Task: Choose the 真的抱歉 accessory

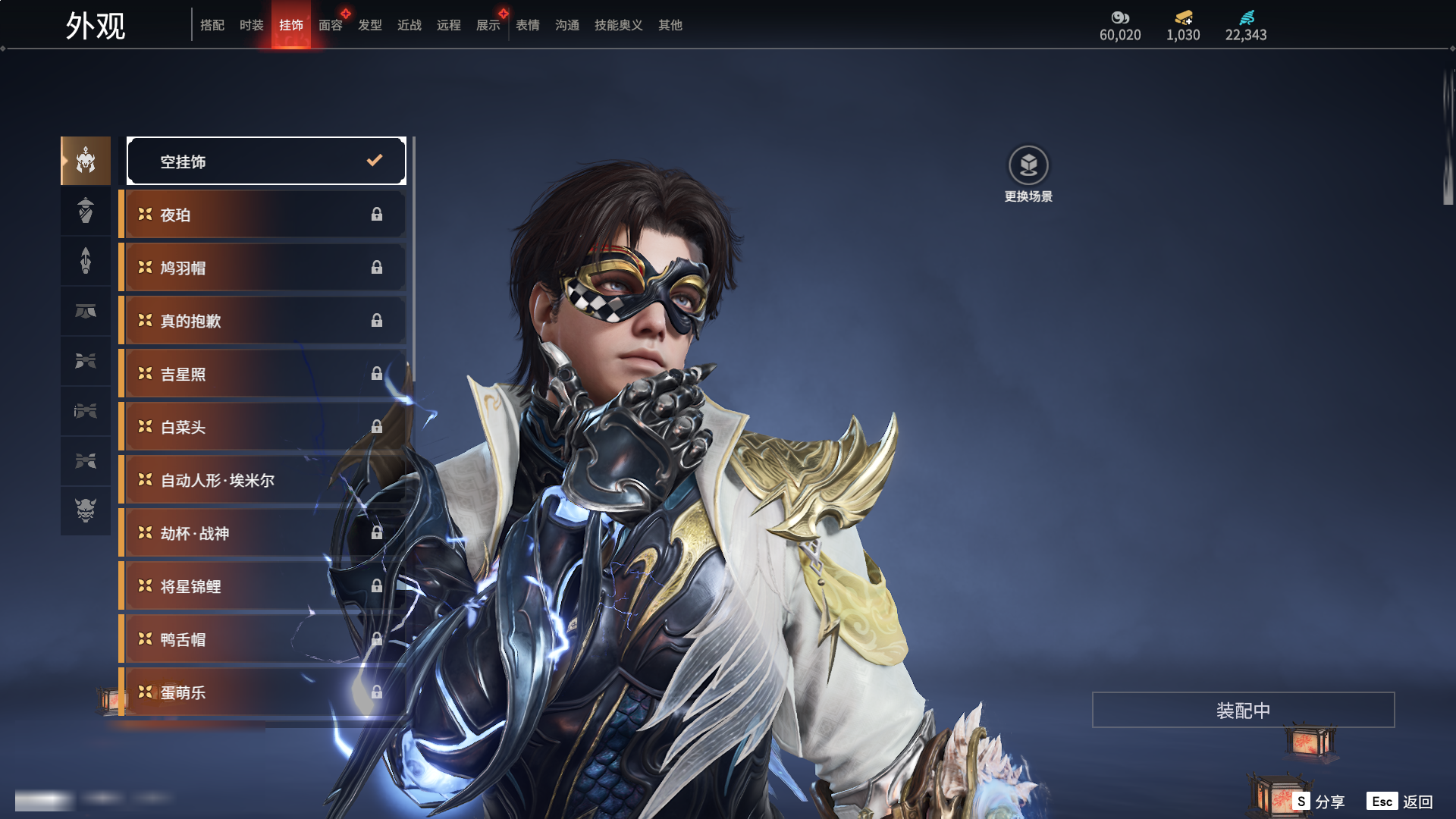Action: pyautogui.click(x=262, y=321)
